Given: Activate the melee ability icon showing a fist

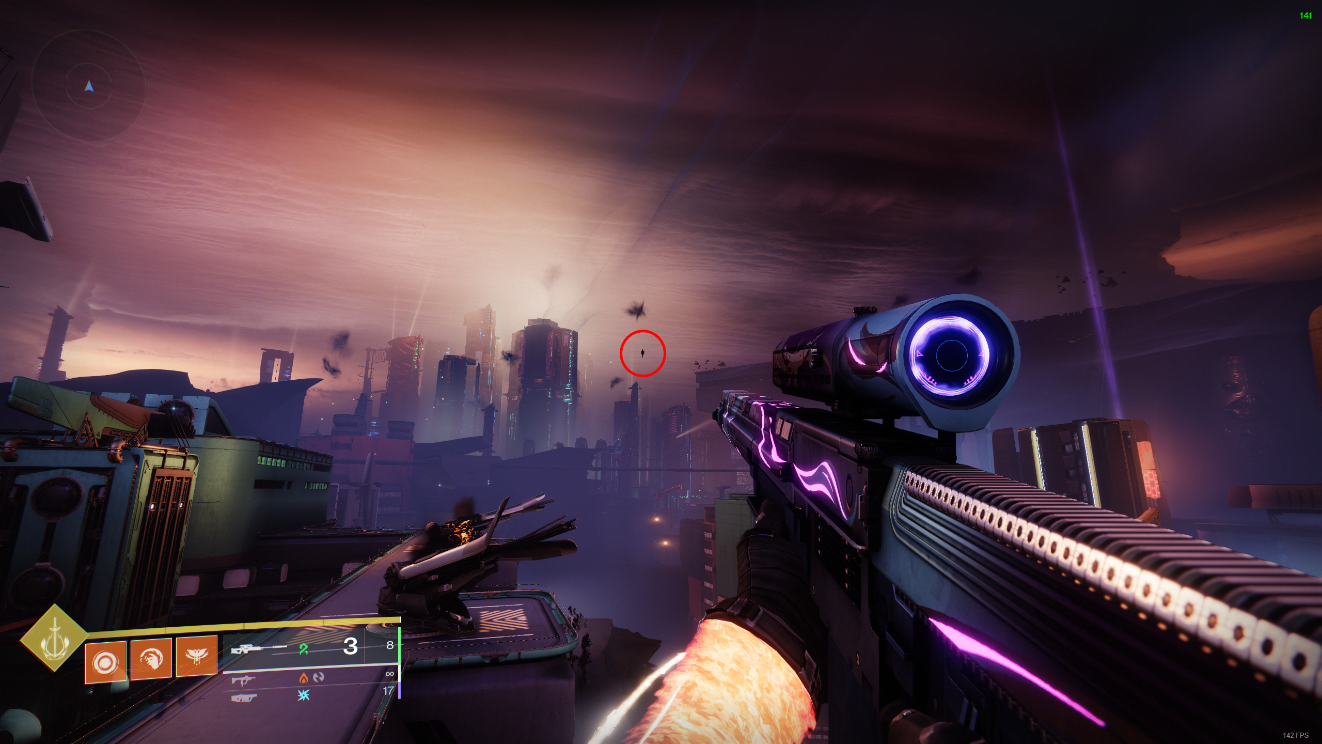Looking at the screenshot, I should (151, 659).
